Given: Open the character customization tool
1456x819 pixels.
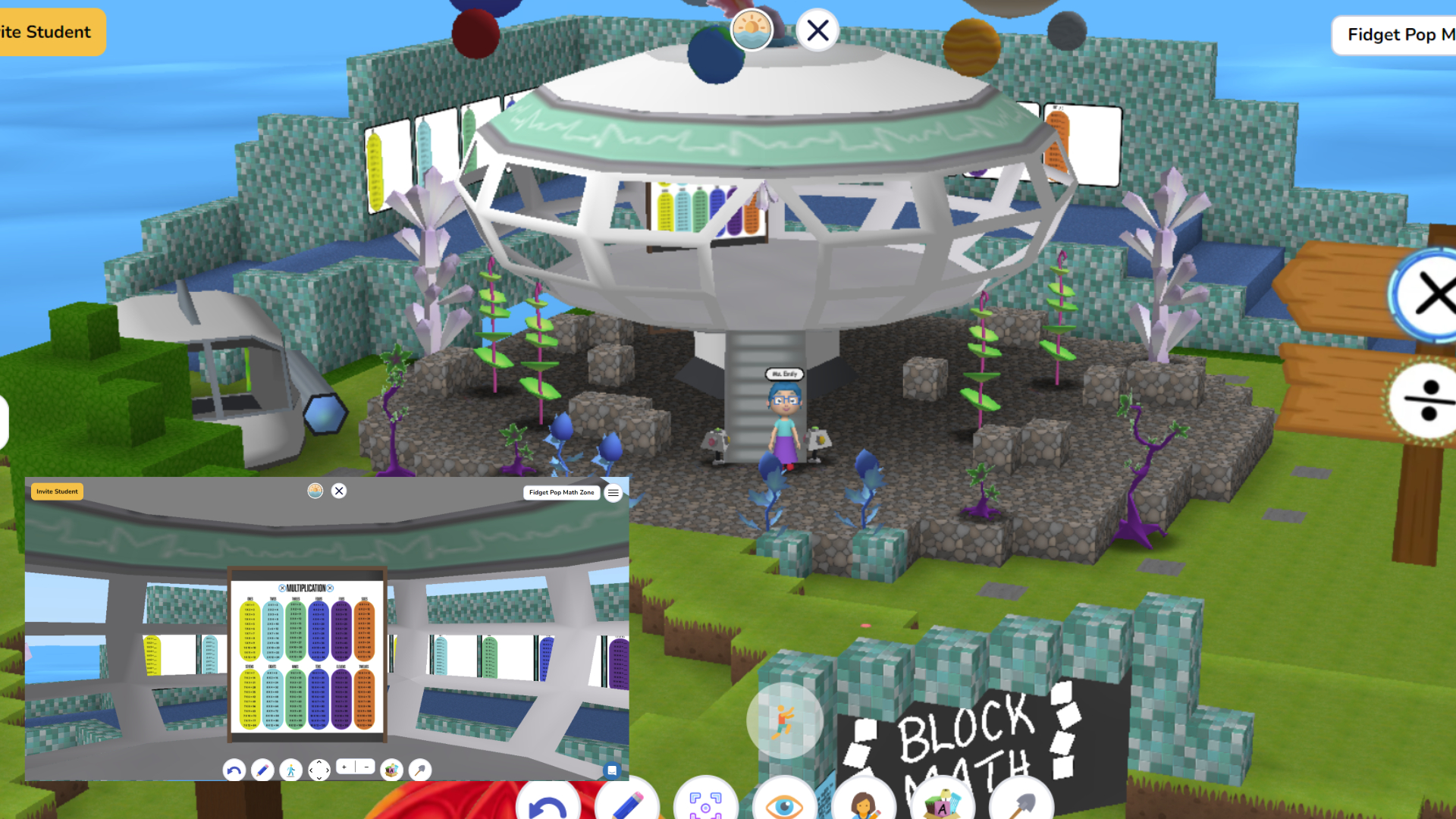Looking at the screenshot, I should point(864,804).
